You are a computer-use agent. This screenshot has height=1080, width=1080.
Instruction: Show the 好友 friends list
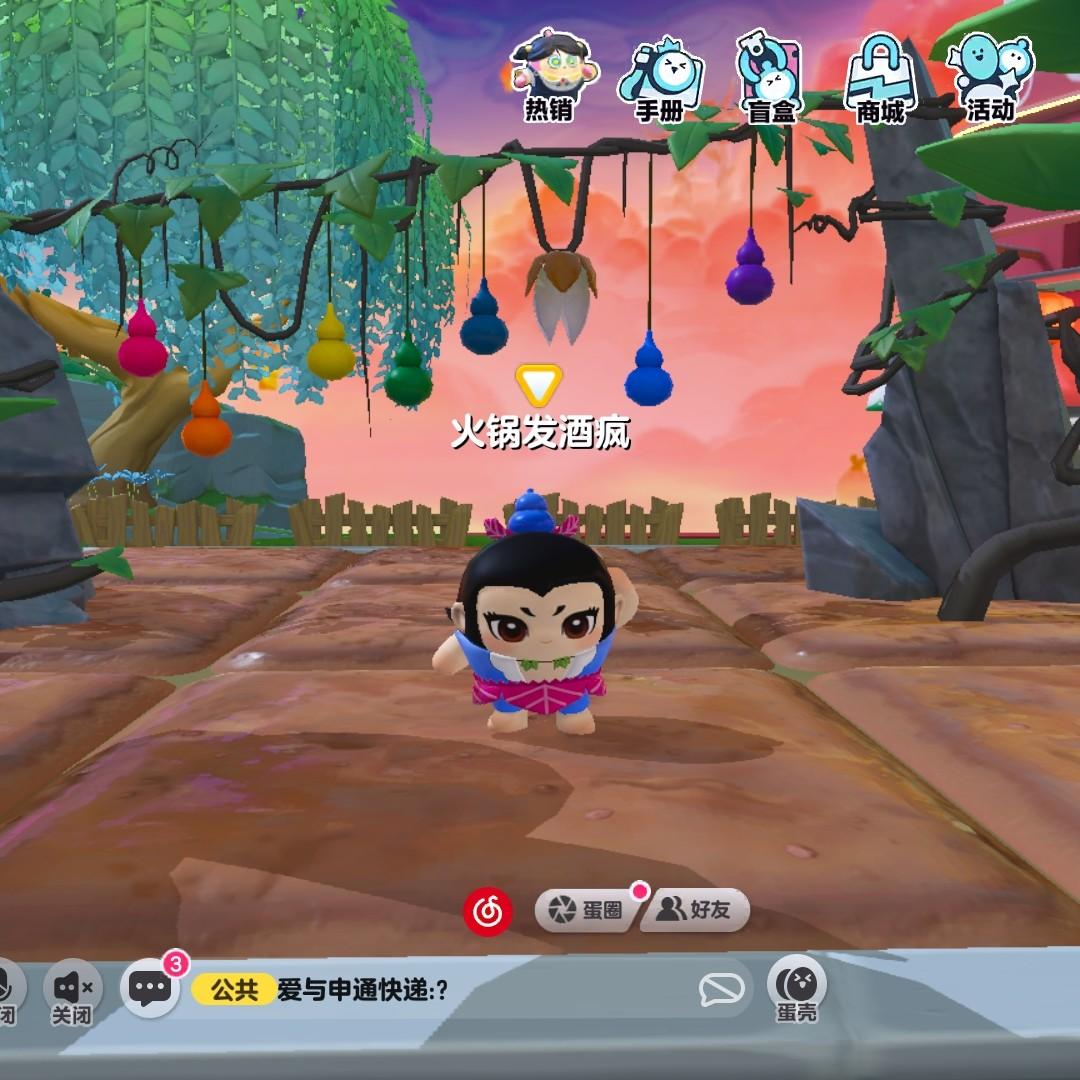point(695,910)
